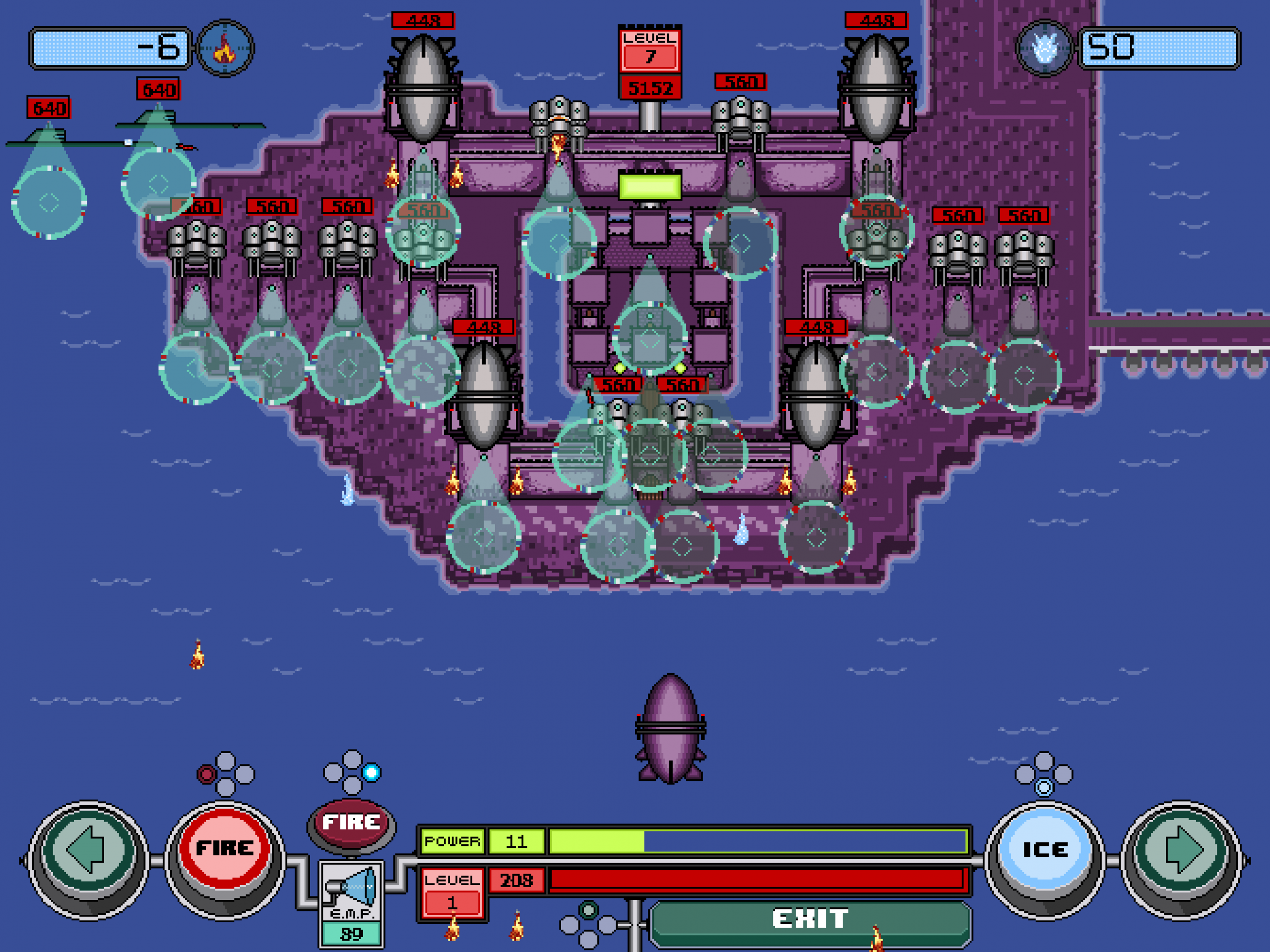Launch the large red FIRE button

pos(225,848)
